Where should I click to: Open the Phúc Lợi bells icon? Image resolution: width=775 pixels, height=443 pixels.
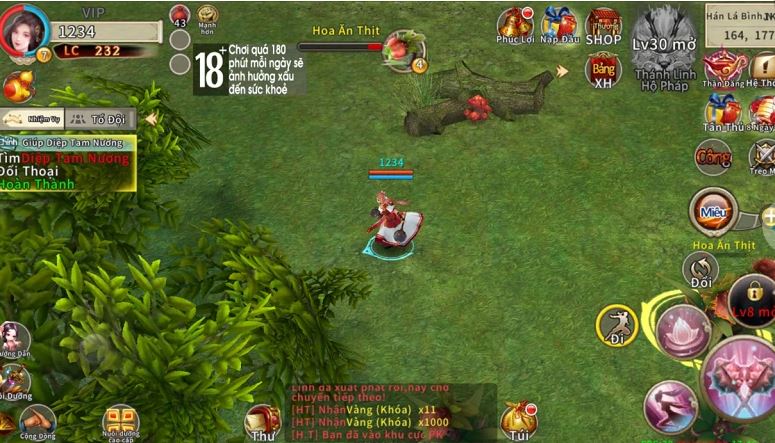point(516,24)
